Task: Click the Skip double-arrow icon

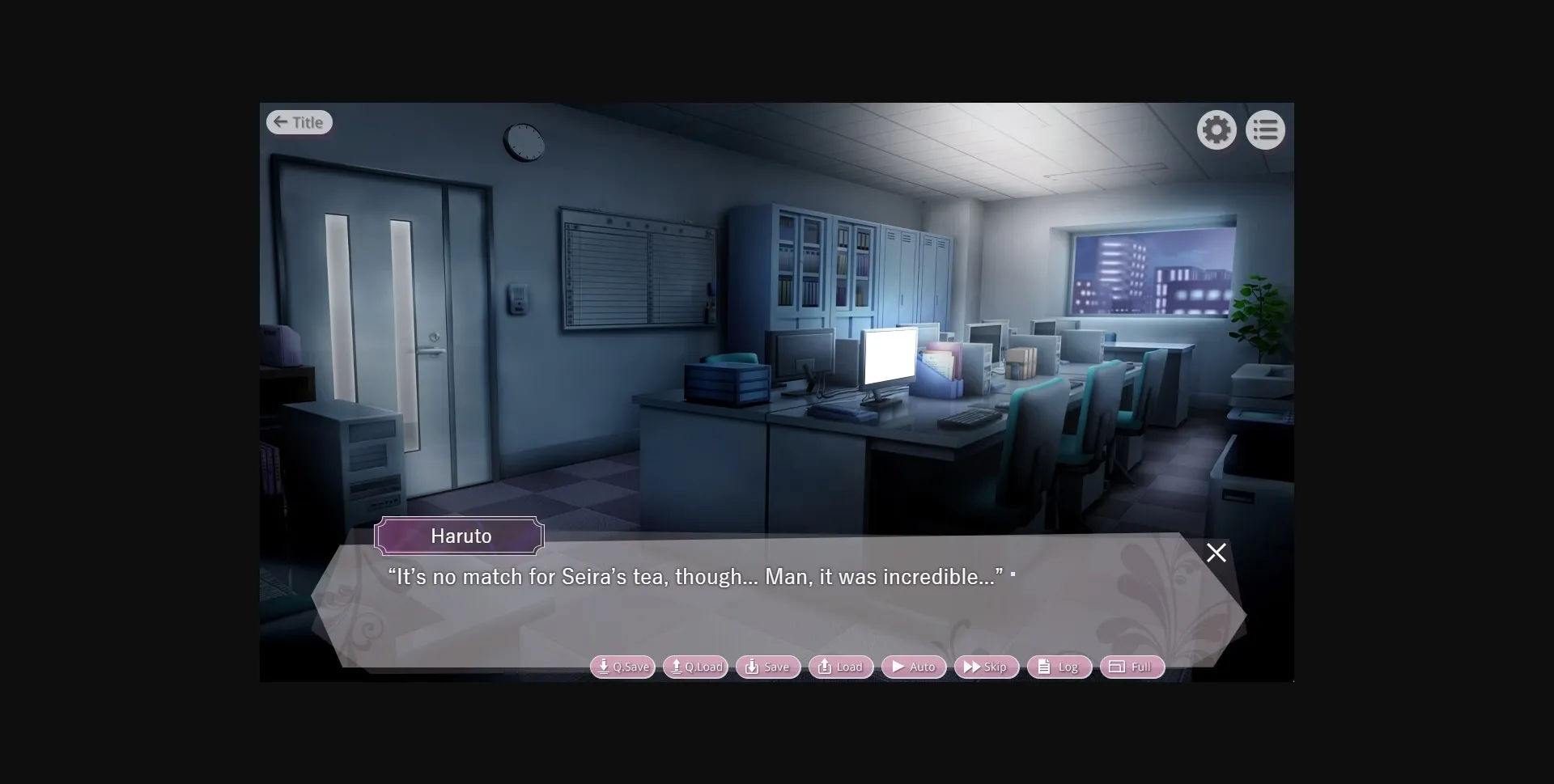Action: coord(972,667)
